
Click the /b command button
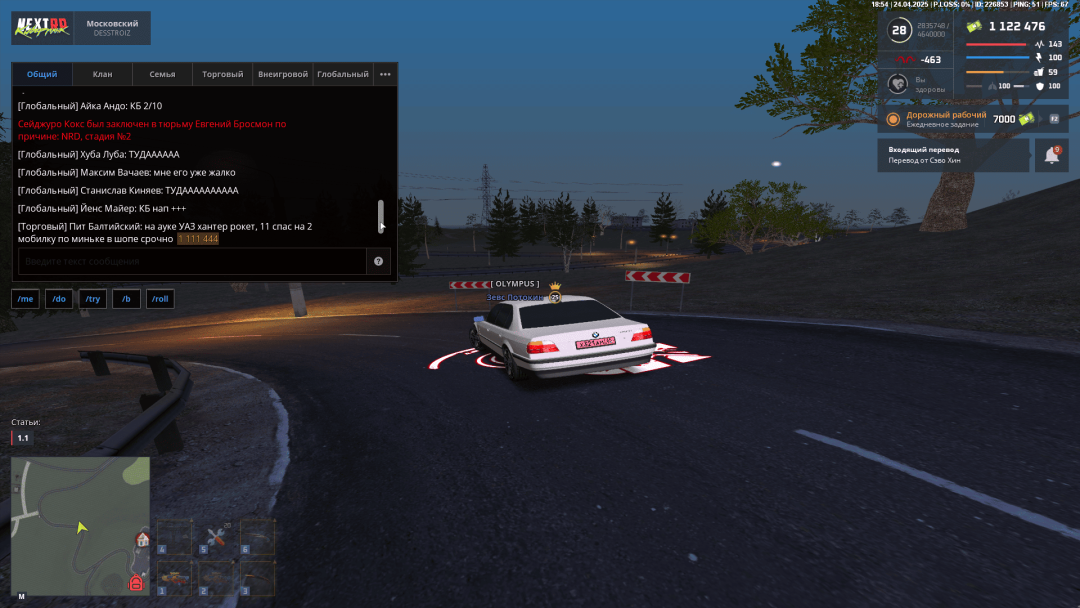tap(126, 299)
